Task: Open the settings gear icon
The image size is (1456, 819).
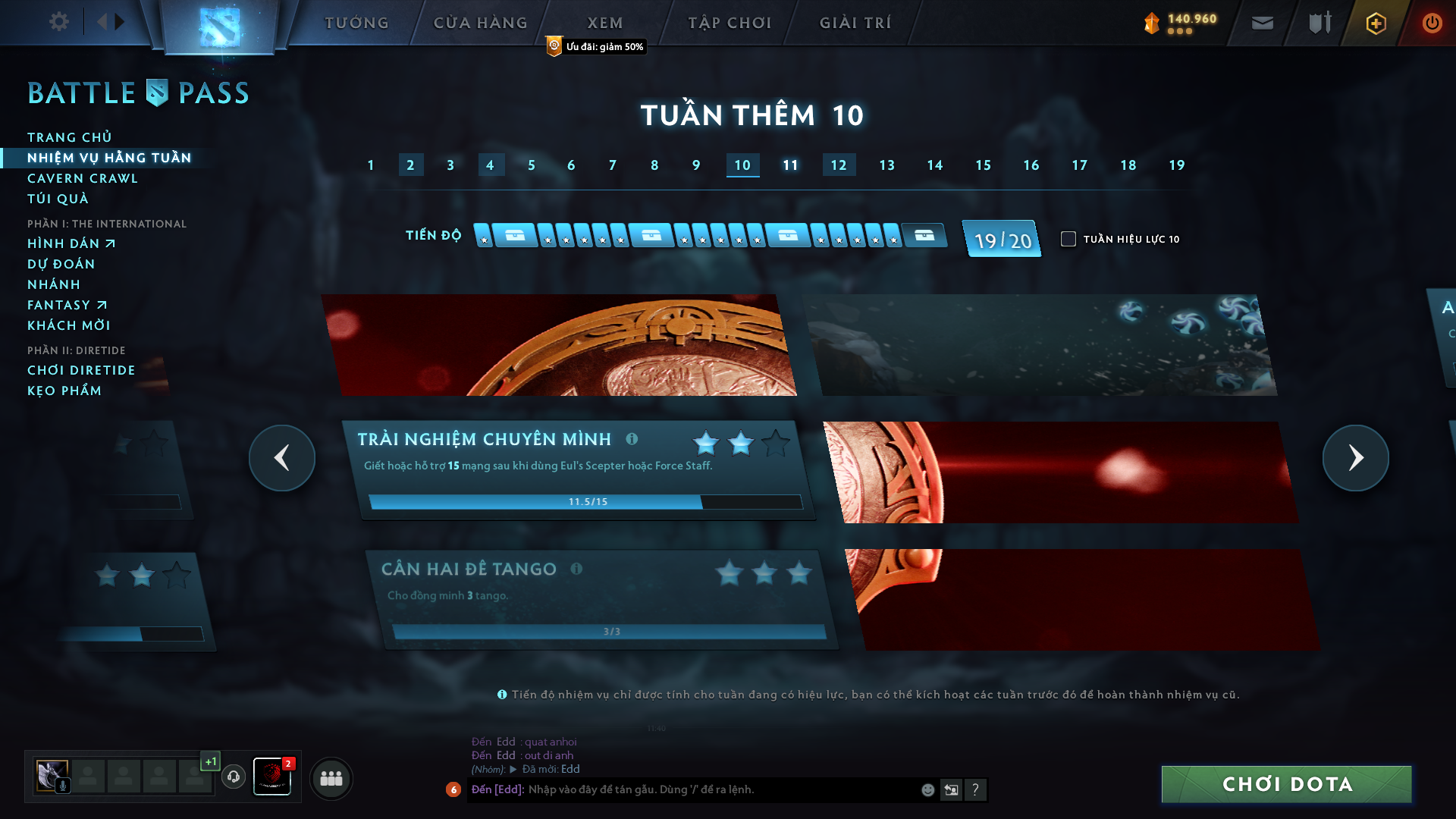Action: [58, 23]
